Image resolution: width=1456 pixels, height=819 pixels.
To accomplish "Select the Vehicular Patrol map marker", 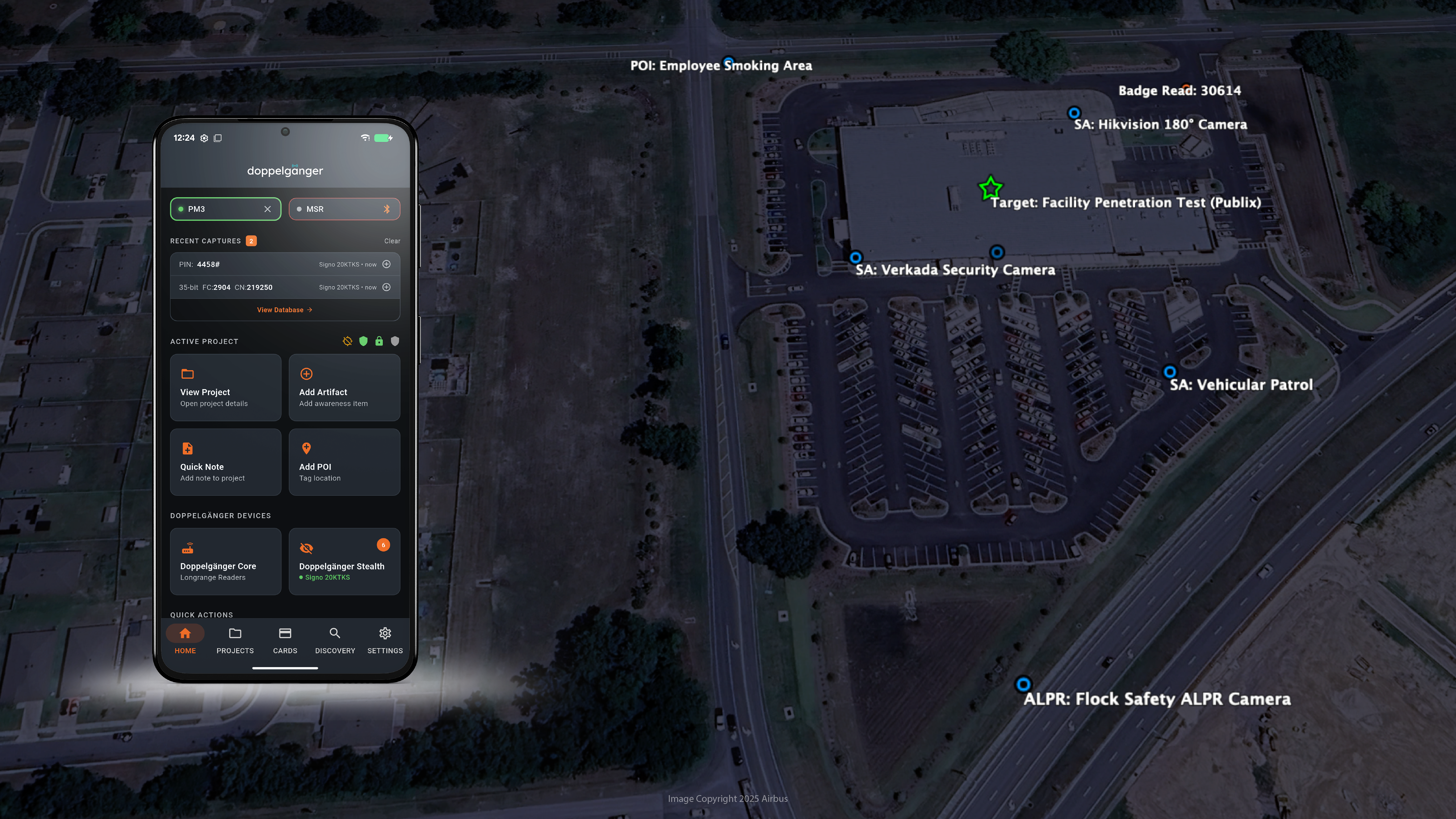I will tap(1169, 372).
